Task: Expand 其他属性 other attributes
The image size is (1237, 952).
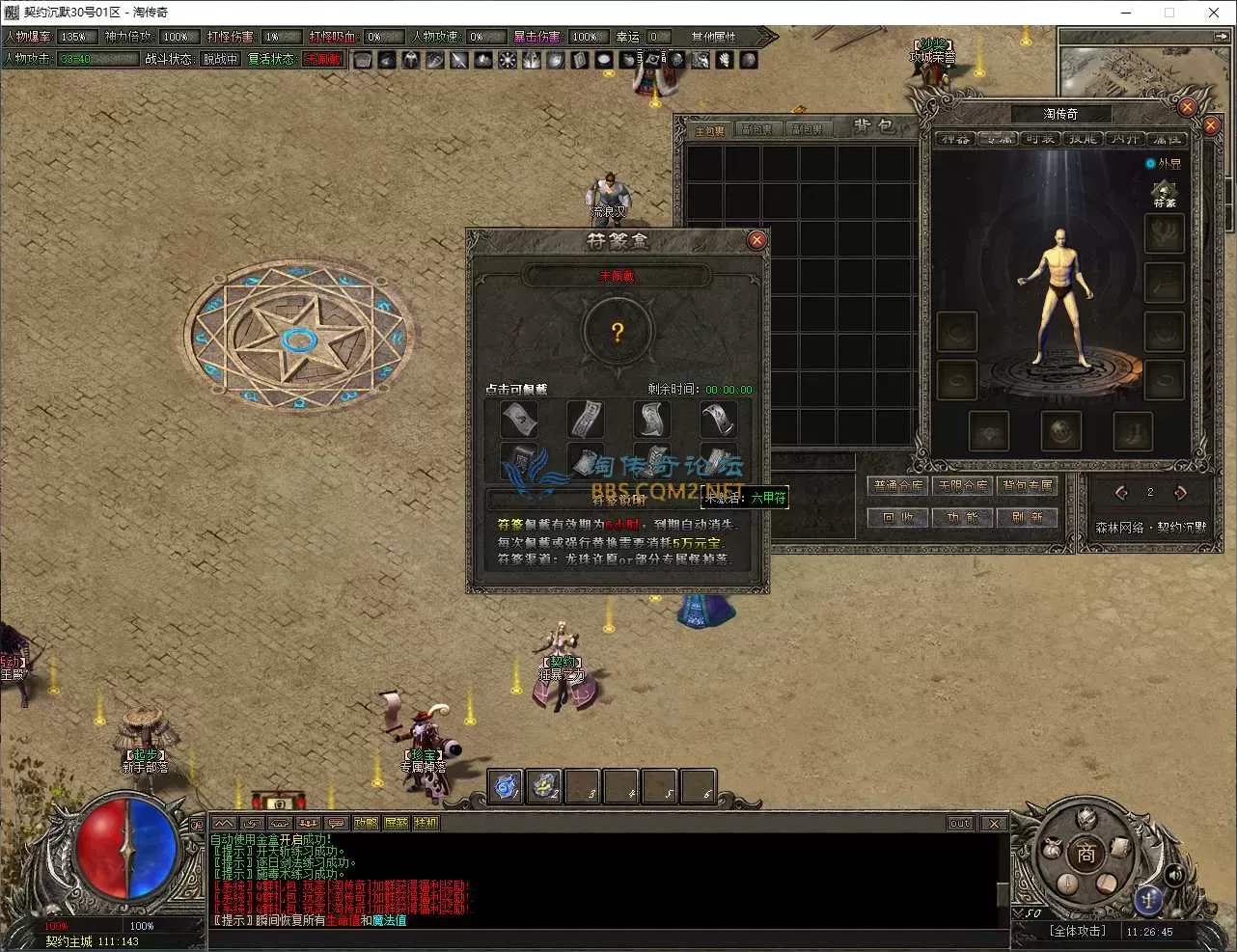Action: 714,37
